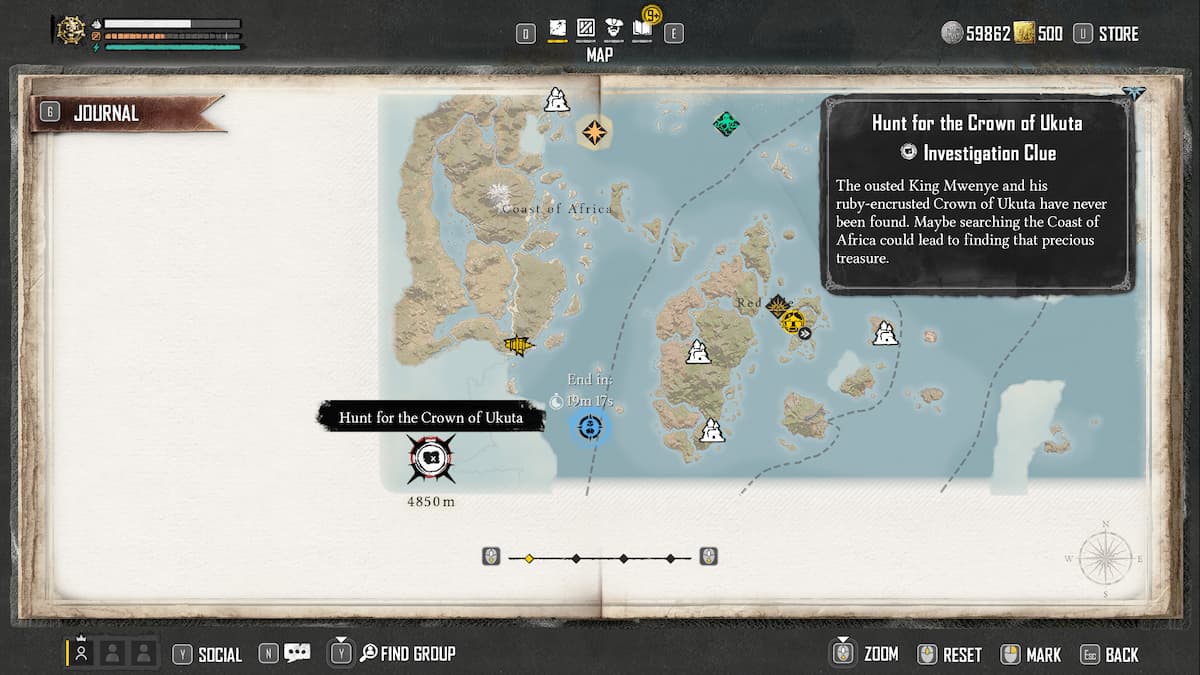
Task: Click the blue timed event marker
Action: pyautogui.click(x=590, y=428)
